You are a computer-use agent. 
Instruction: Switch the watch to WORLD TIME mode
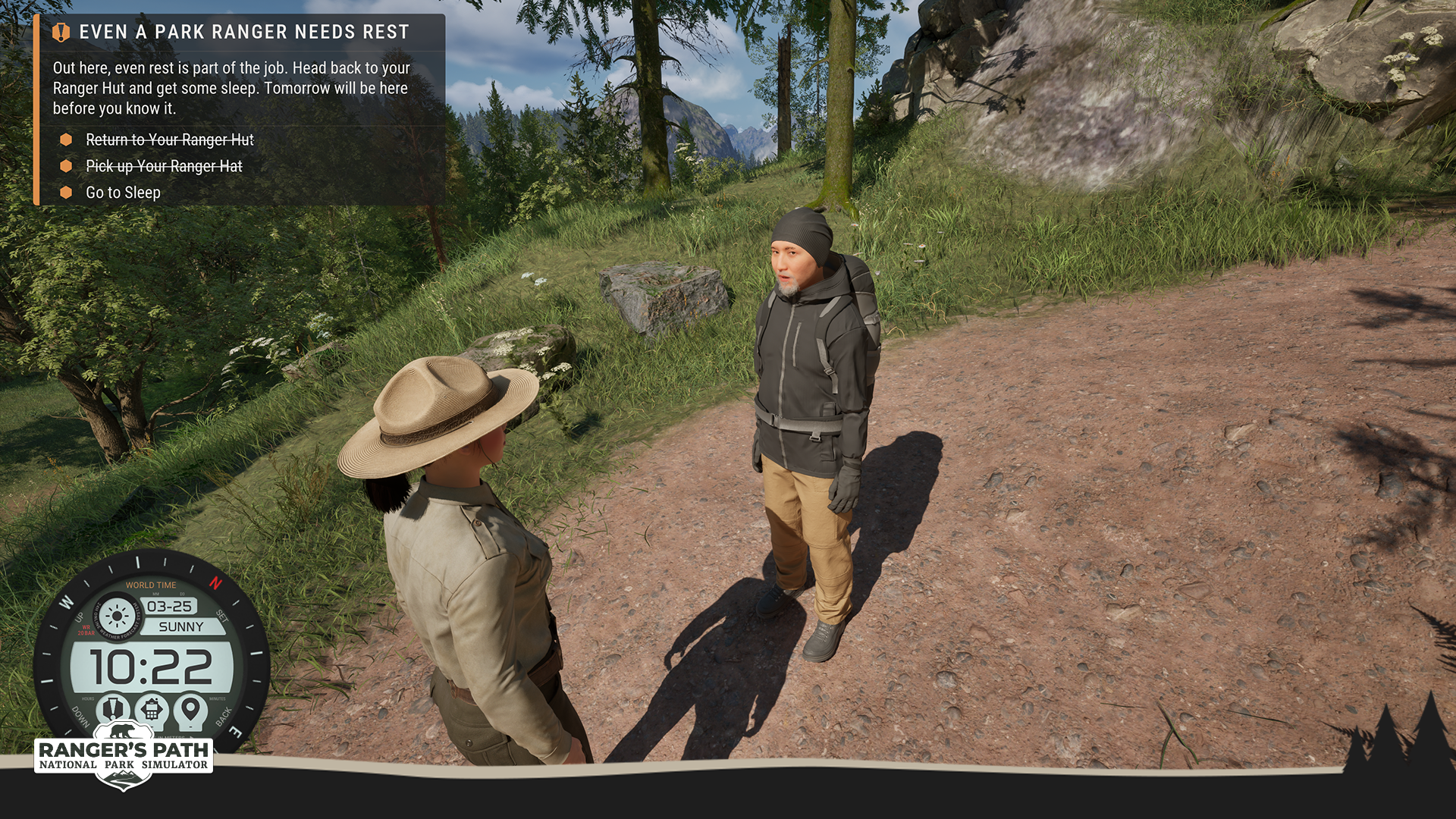[151, 584]
